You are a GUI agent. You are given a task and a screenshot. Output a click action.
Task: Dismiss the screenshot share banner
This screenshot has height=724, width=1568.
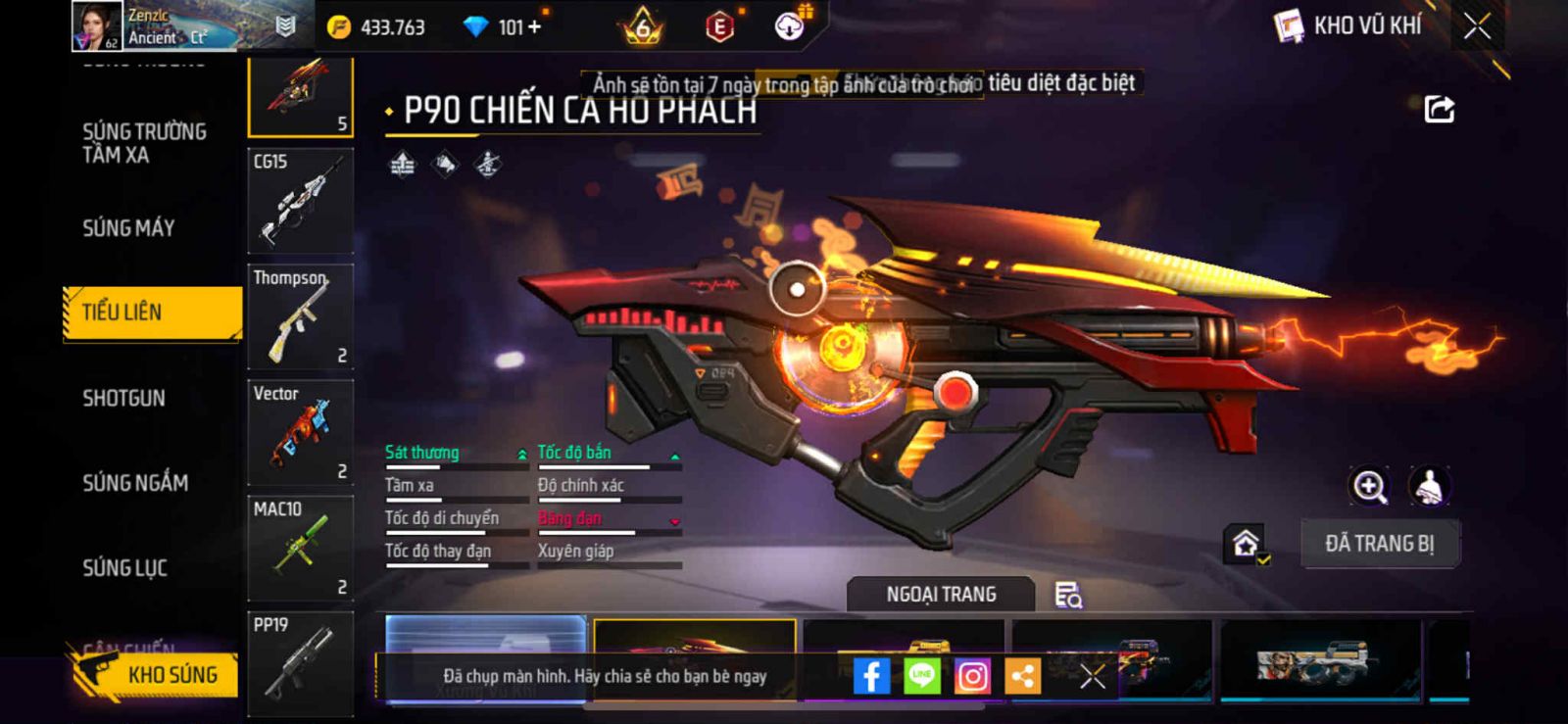pyautogui.click(x=1093, y=676)
